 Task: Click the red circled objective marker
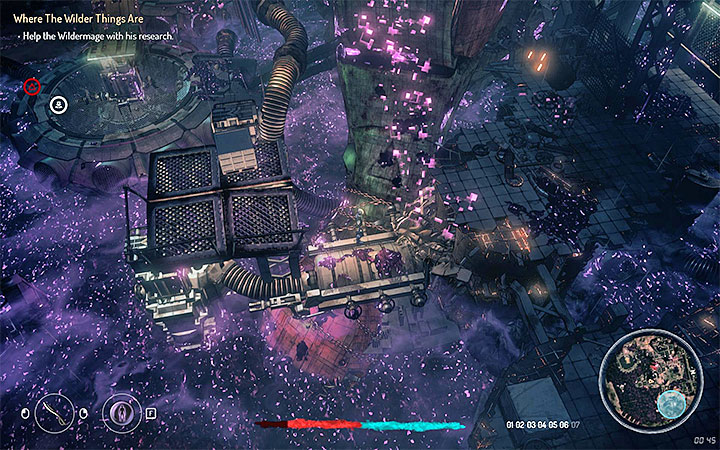coord(32,87)
